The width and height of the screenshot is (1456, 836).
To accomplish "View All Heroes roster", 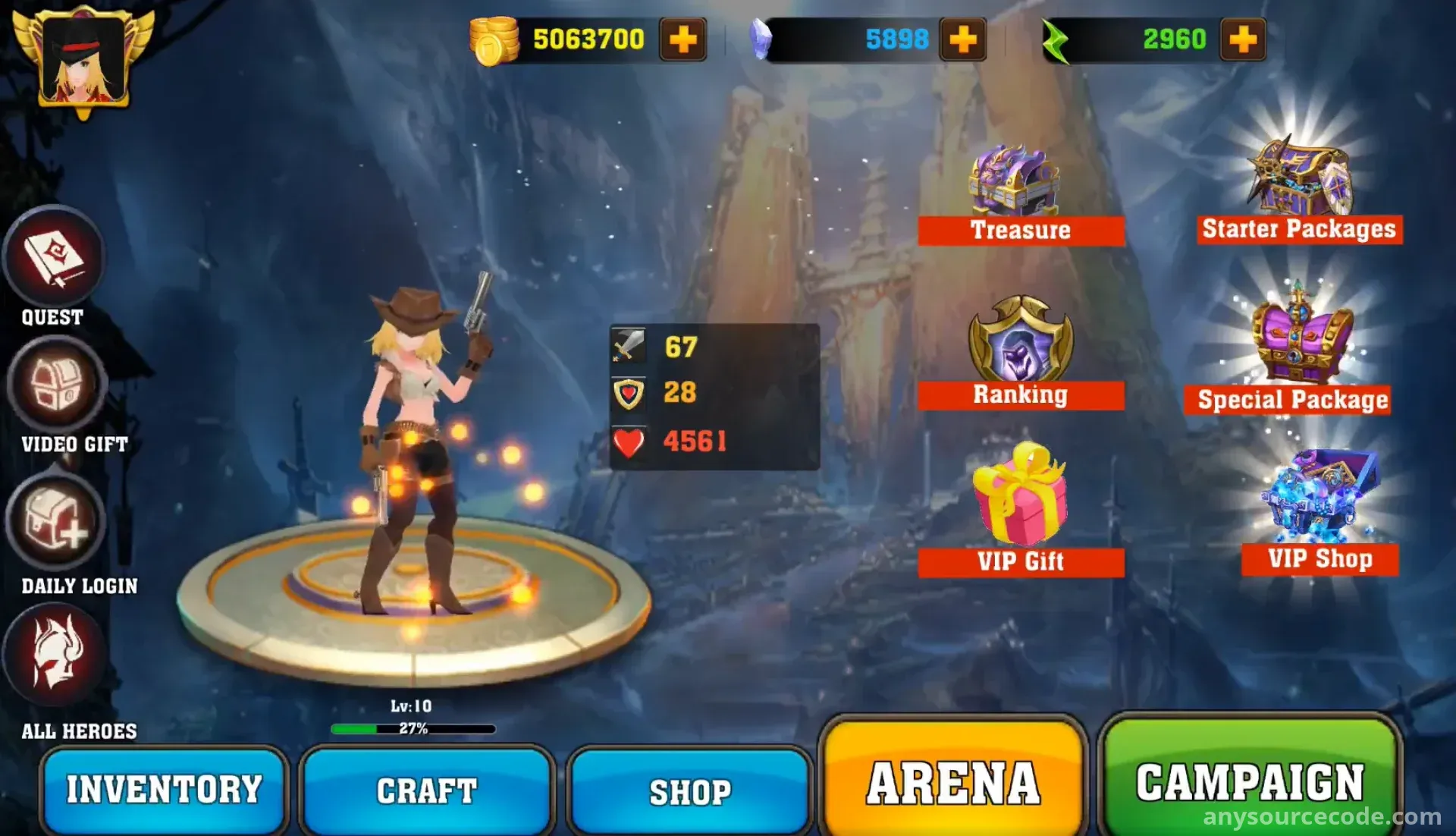I will click(x=55, y=654).
